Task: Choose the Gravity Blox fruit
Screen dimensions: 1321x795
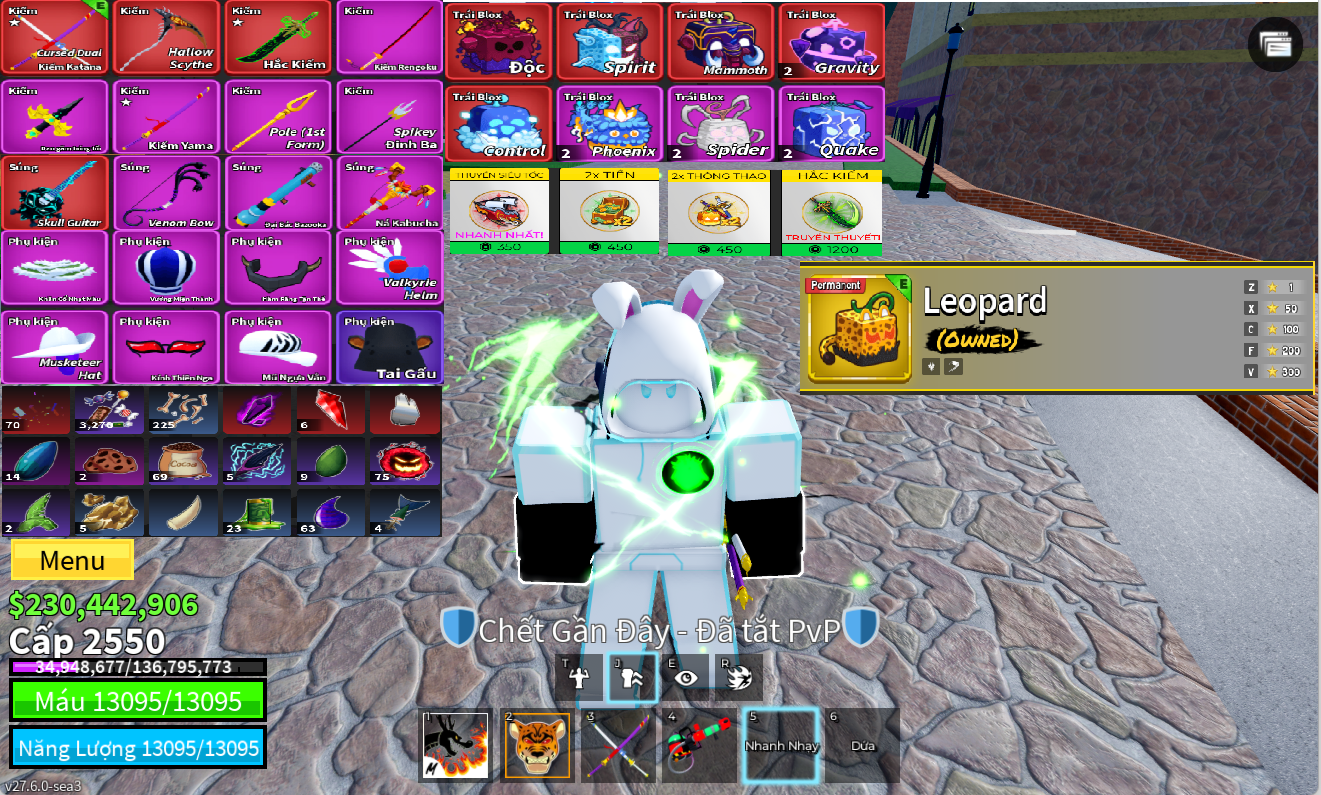Action: (832, 41)
